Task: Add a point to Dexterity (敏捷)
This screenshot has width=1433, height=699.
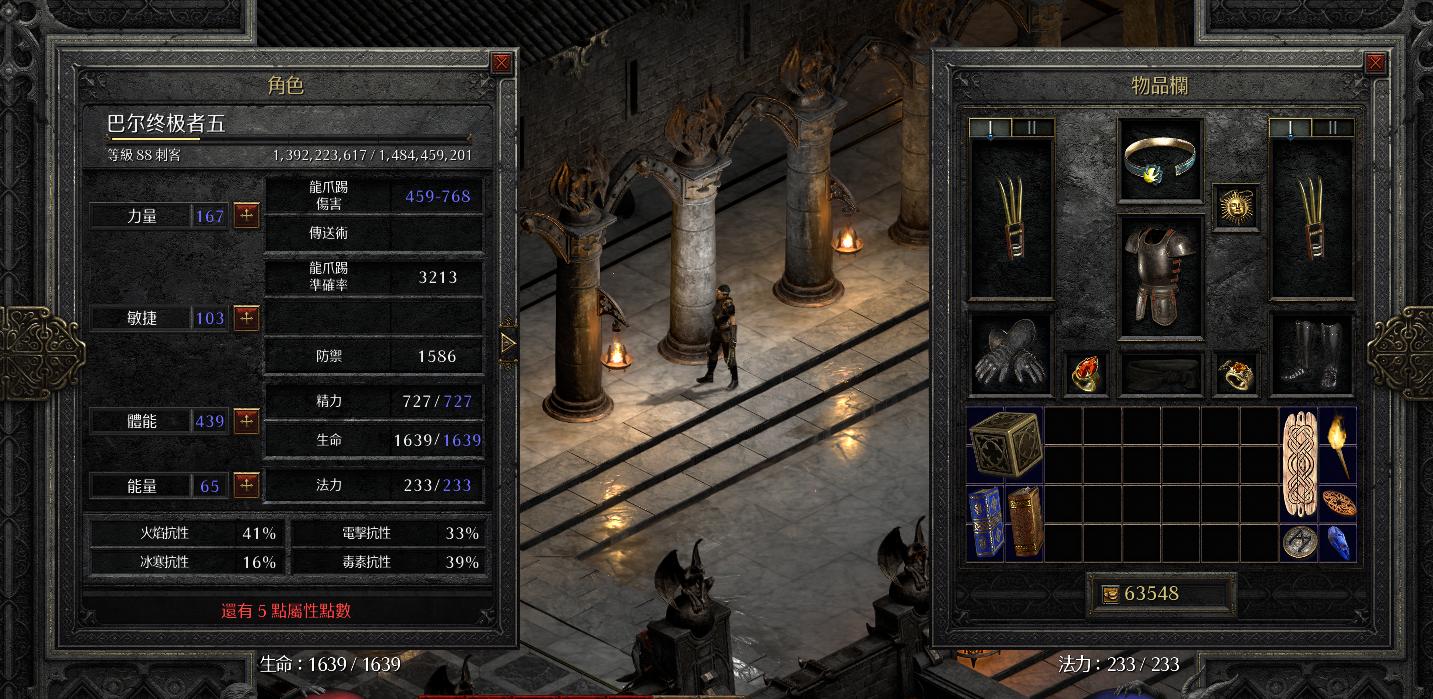Action: coord(247,318)
